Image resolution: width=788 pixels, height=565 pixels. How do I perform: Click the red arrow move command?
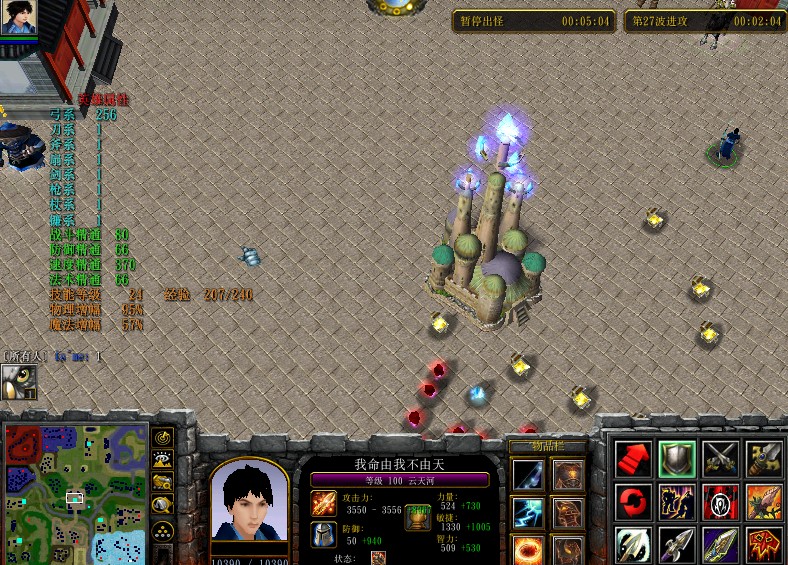[x=632, y=458]
